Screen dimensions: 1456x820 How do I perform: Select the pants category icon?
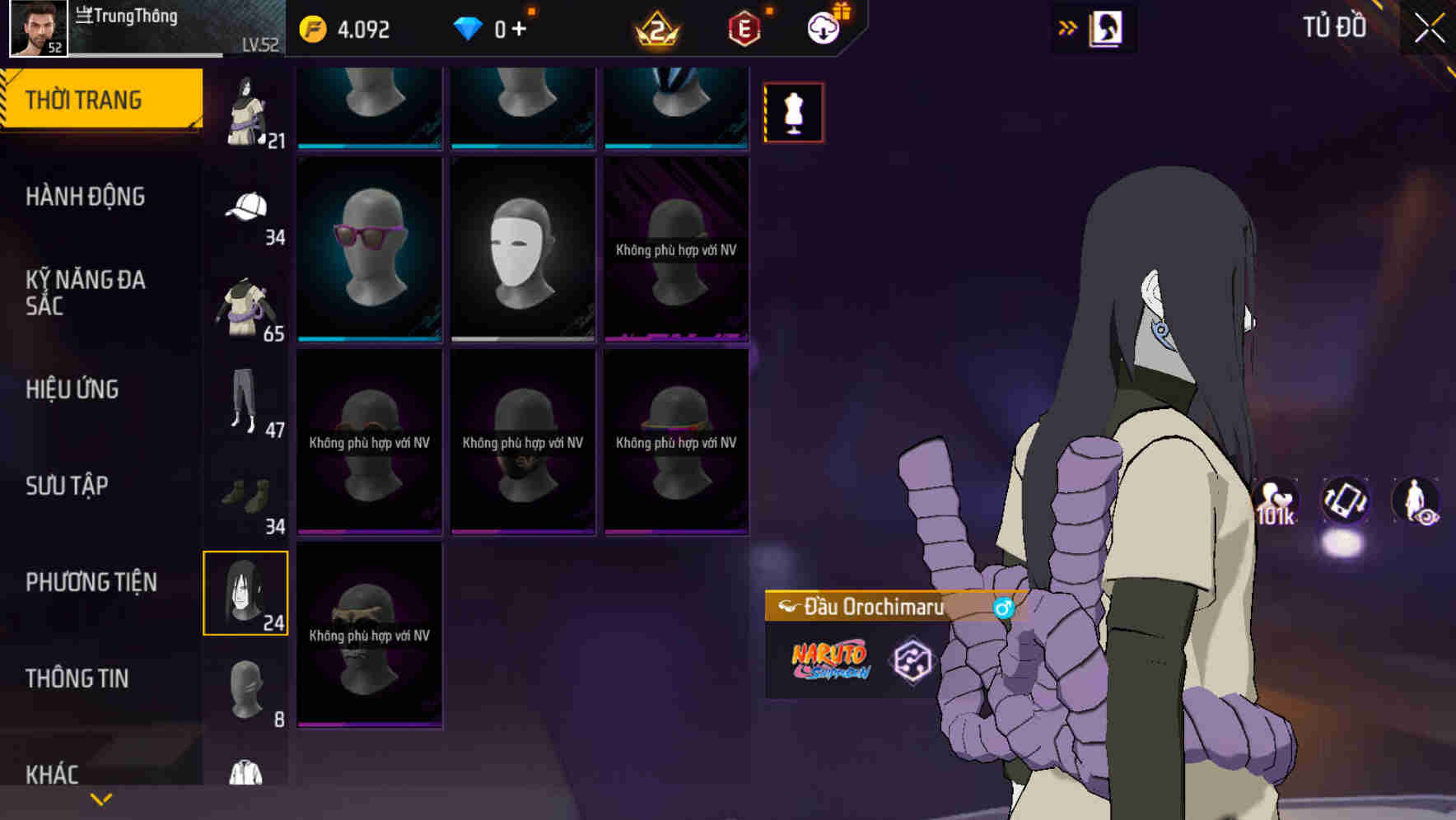pyautogui.click(x=245, y=401)
